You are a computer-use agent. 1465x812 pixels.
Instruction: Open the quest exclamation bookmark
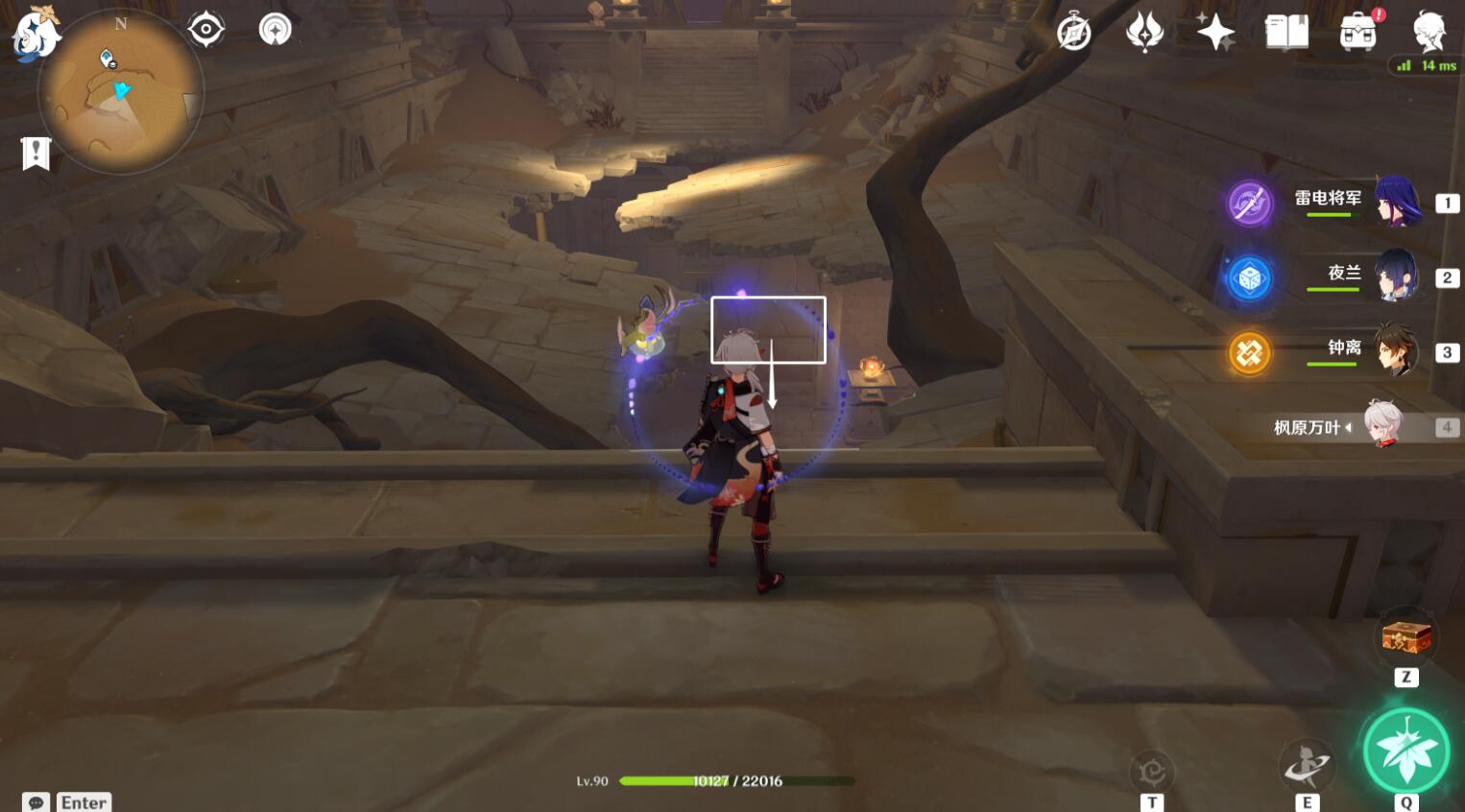[x=36, y=153]
